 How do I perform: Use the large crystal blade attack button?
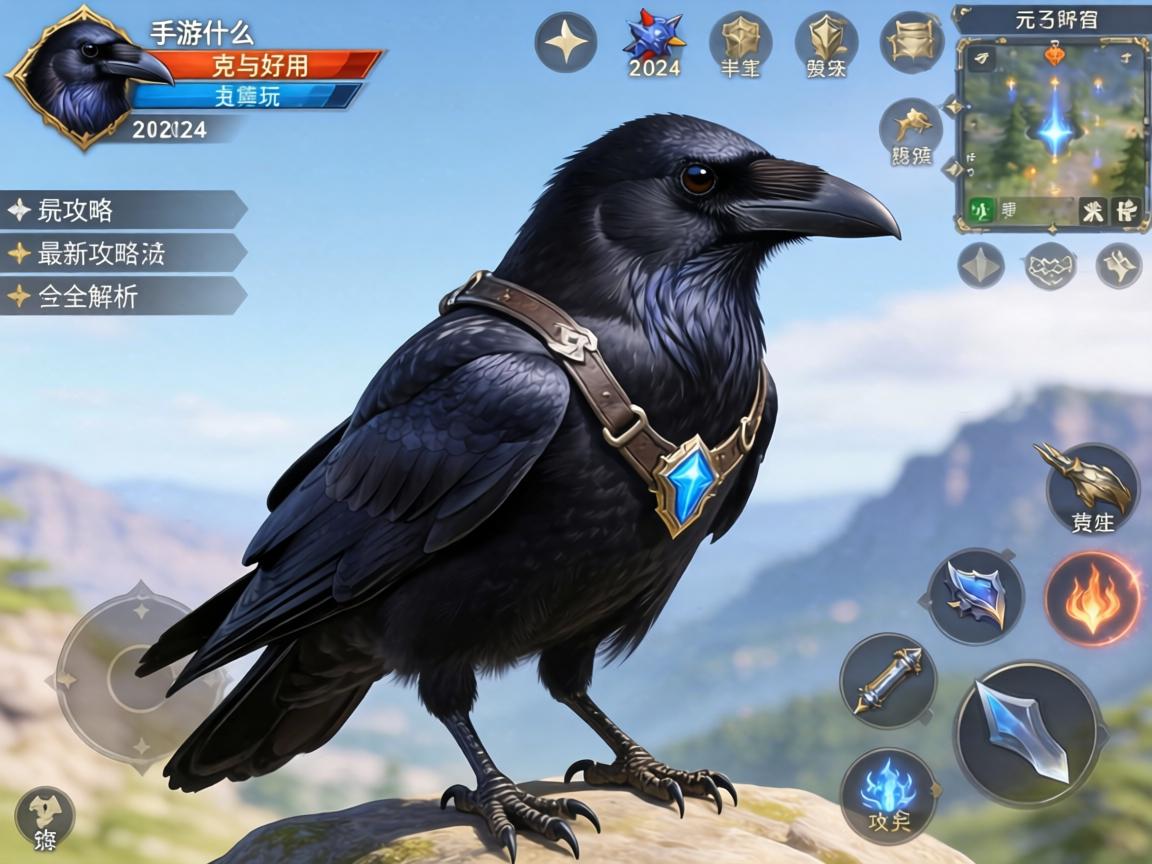click(1029, 733)
